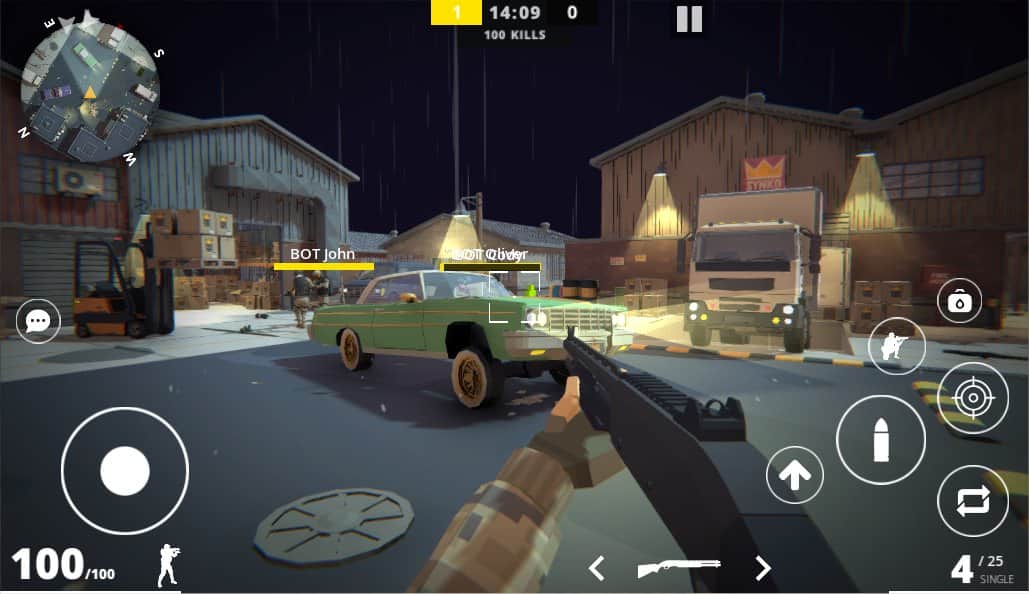Aim down sights with the crosshair button
Image resolution: width=1029 pixels, height=594 pixels.
(973, 398)
